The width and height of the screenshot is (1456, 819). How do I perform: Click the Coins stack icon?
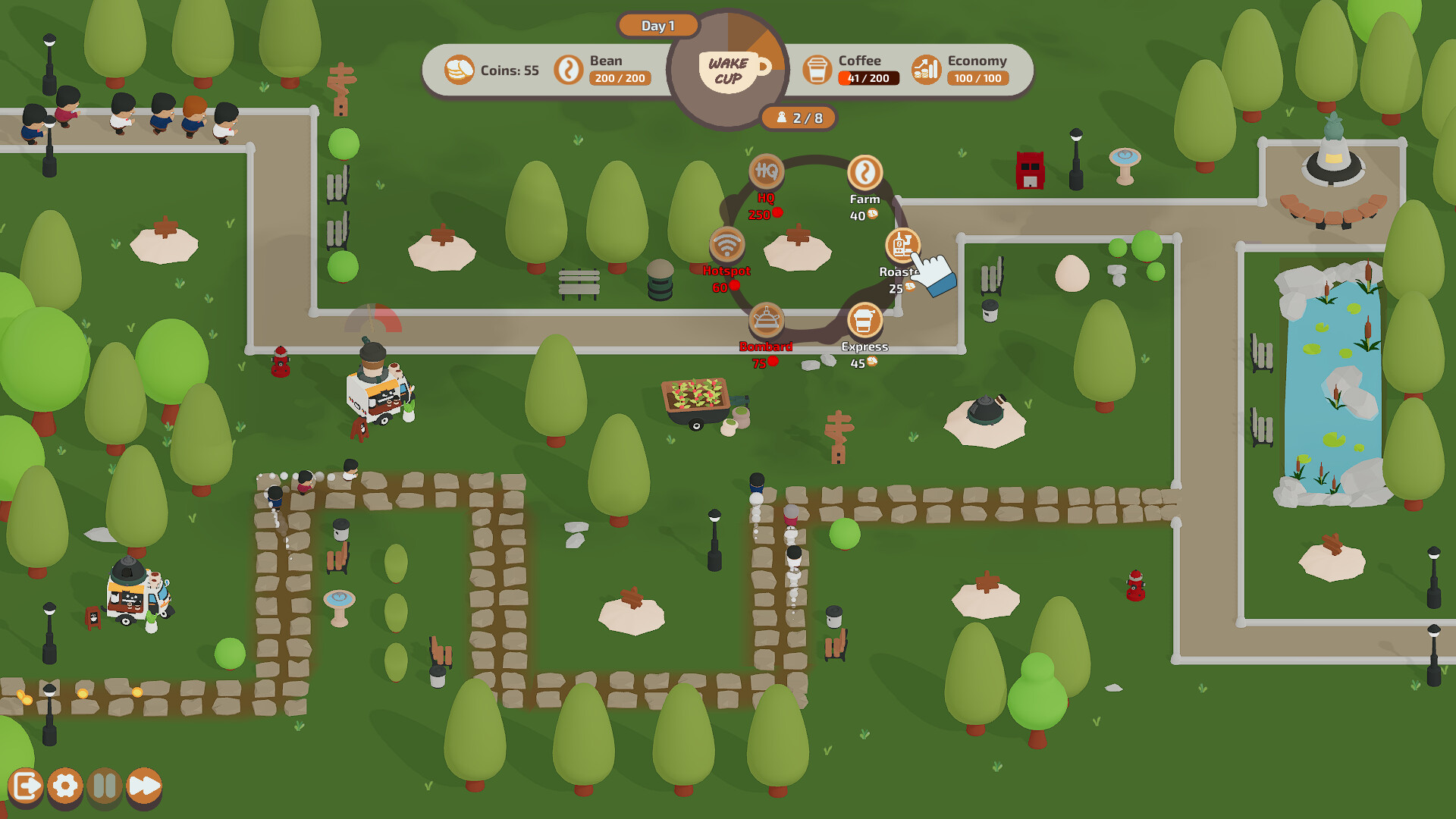click(x=459, y=69)
